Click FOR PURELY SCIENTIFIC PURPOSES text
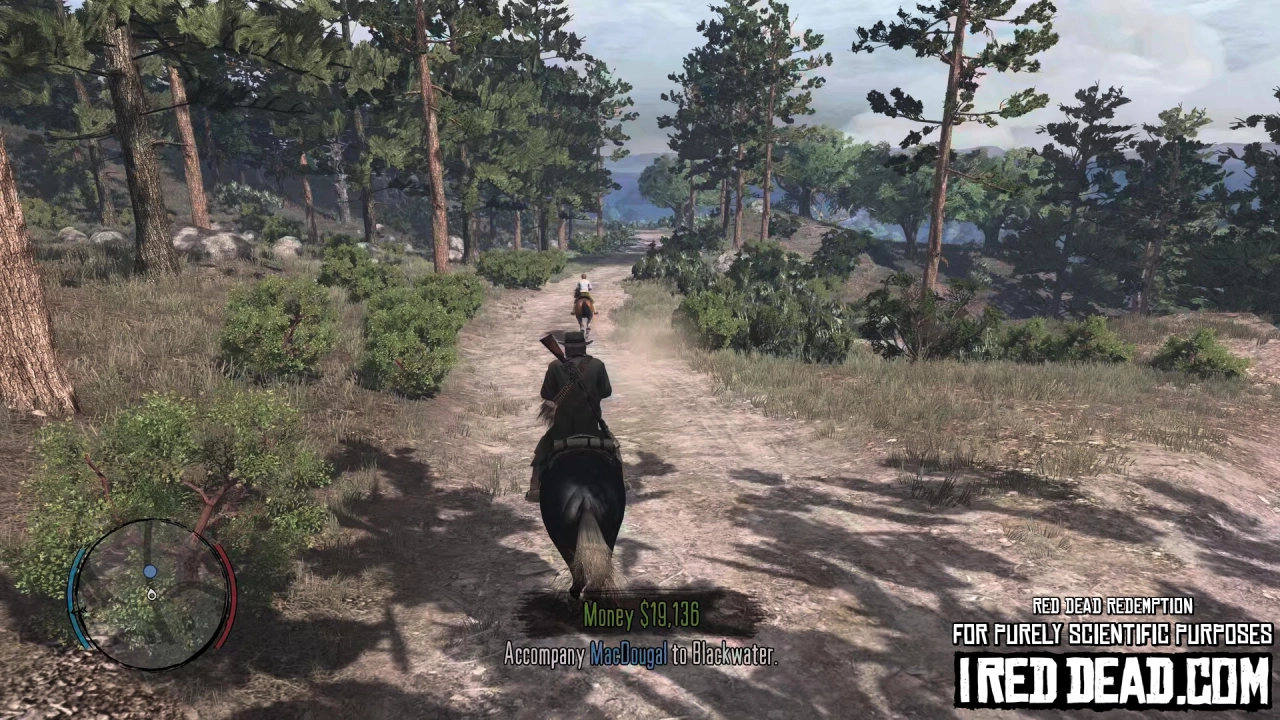Image resolution: width=1280 pixels, height=720 pixels. click(x=1113, y=632)
